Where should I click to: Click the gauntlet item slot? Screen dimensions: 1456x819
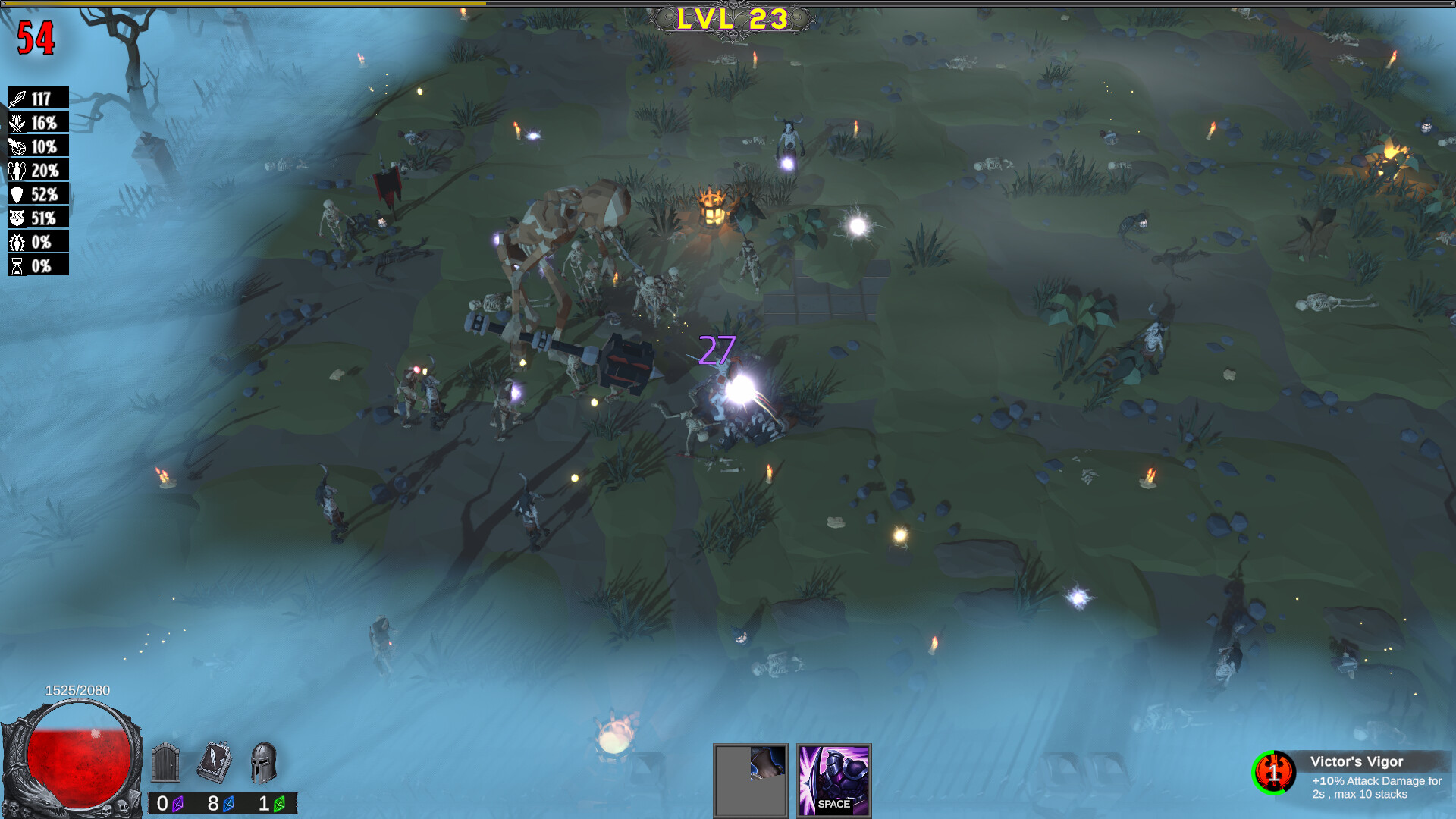[750, 782]
